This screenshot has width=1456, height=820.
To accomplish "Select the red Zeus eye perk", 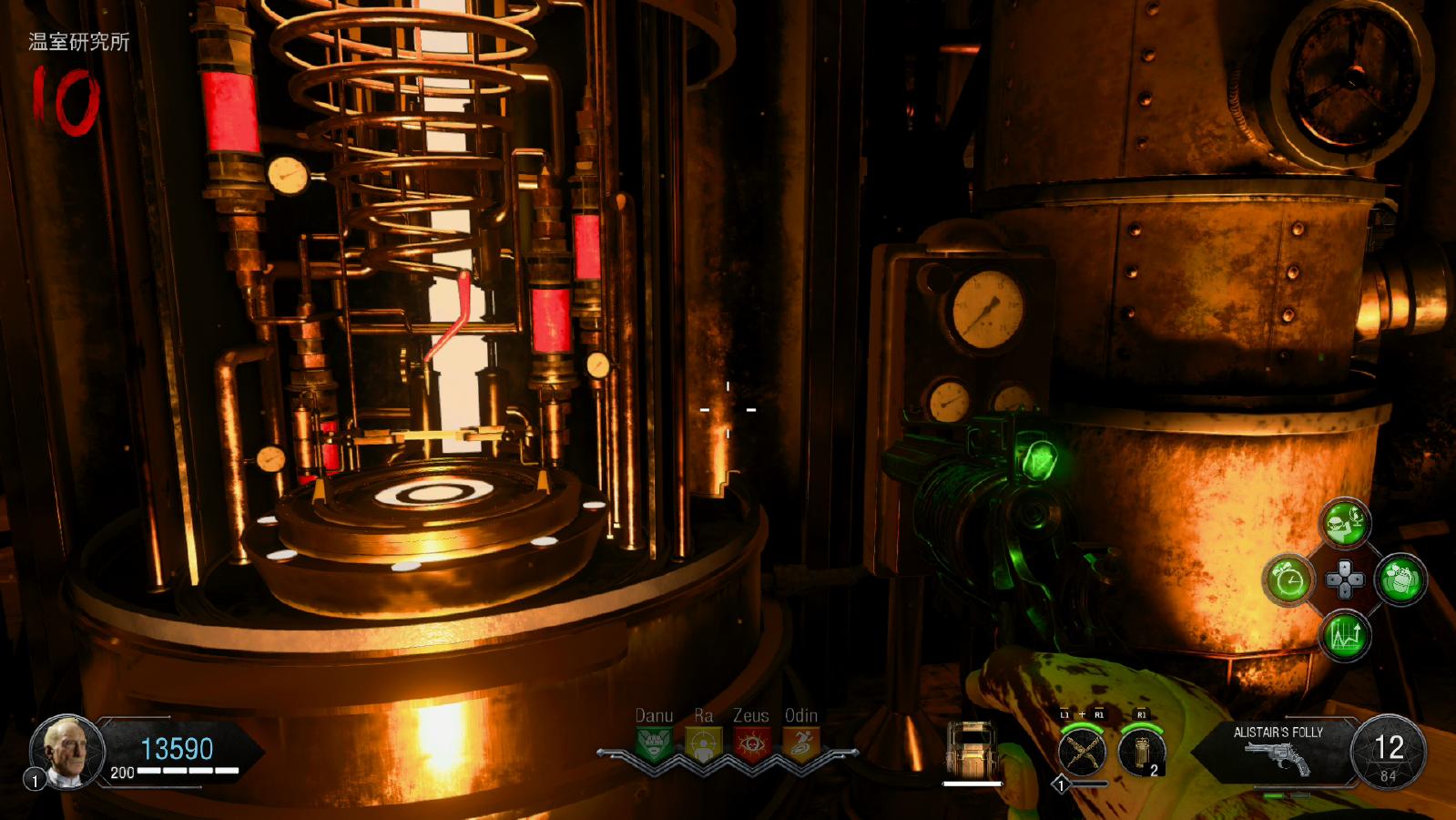I will (751, 744).
